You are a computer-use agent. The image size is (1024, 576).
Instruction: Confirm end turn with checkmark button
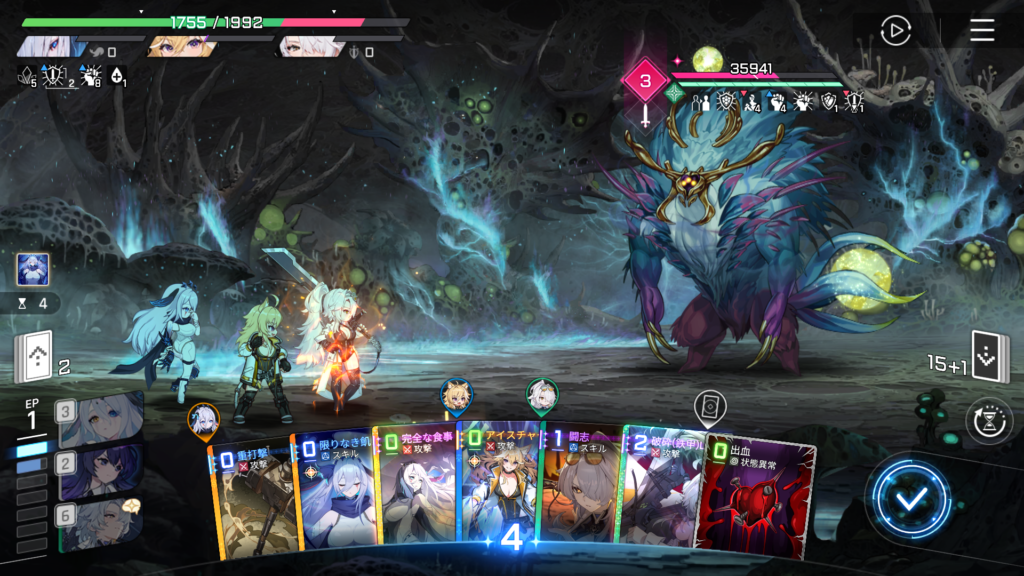(x=909, y=497)
